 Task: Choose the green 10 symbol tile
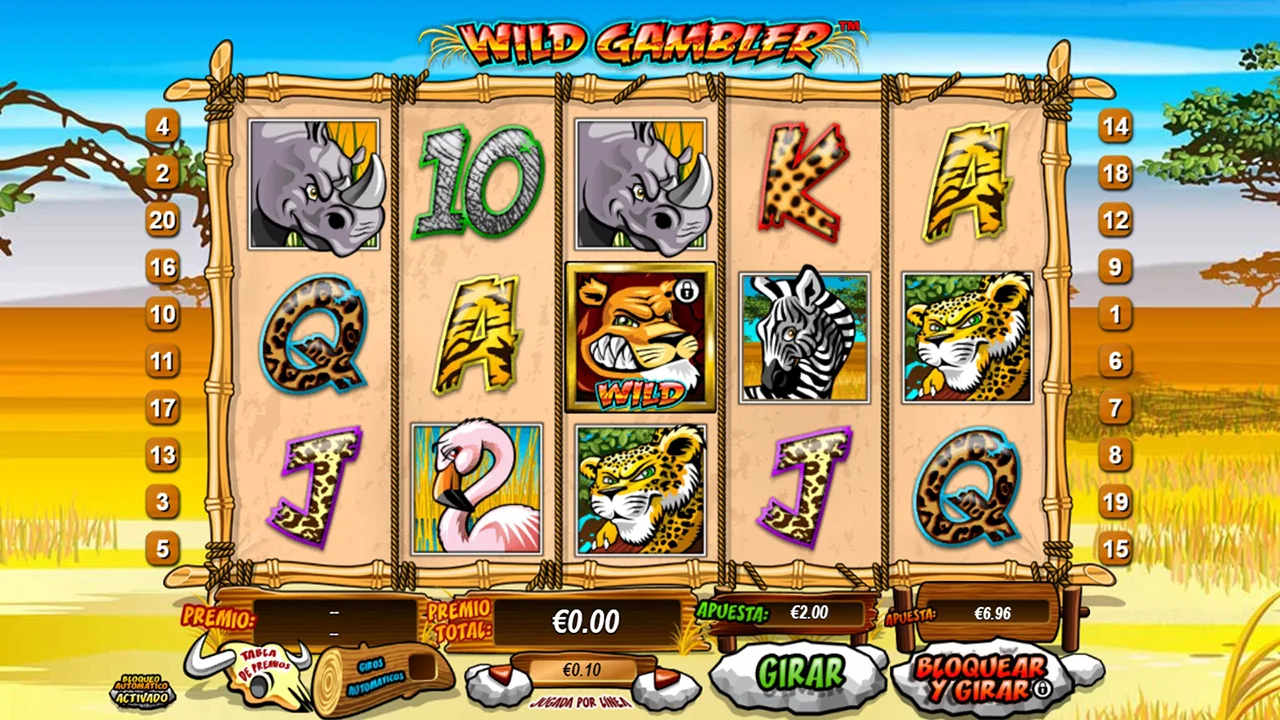click(x=478, y=185)
